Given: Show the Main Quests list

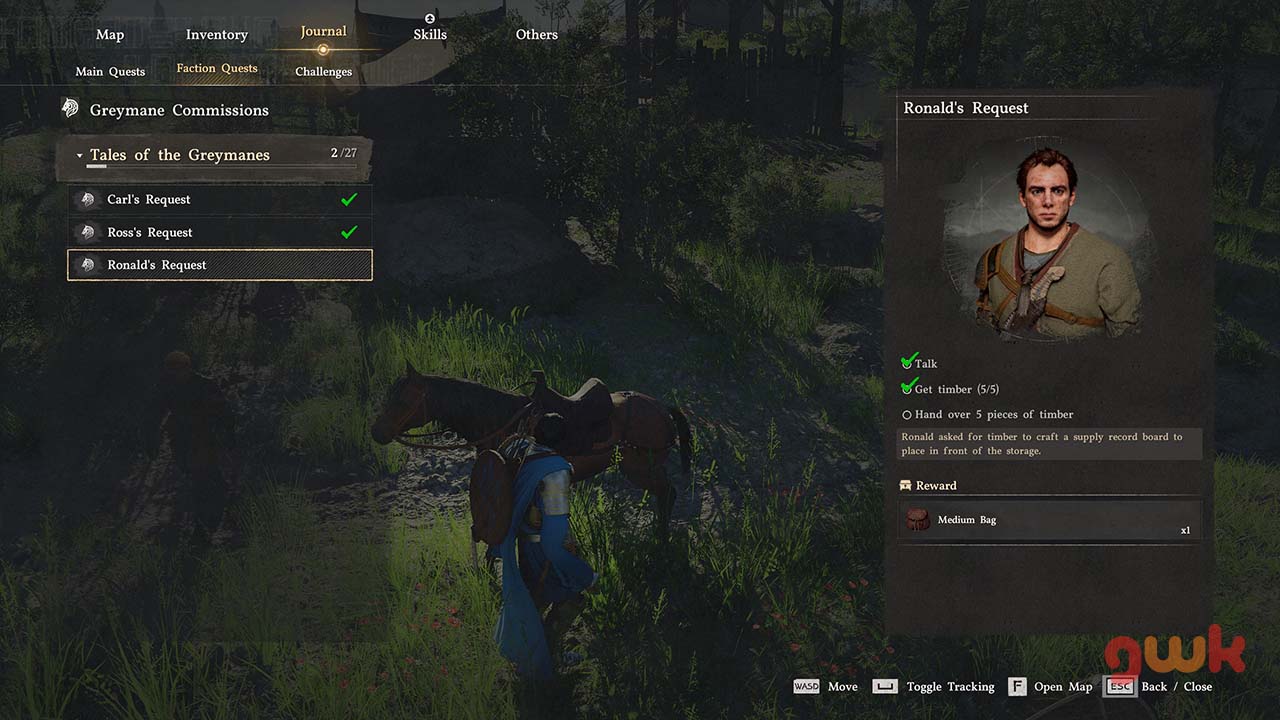Looking at the screenshot, I should (110, 72).
